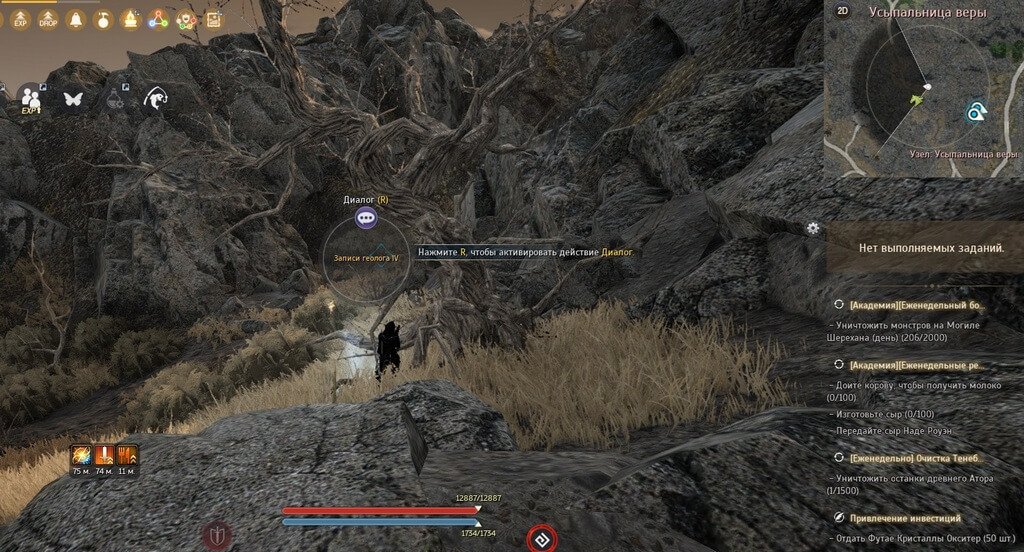Select the white butterfly icon

[x=72, y=98]
